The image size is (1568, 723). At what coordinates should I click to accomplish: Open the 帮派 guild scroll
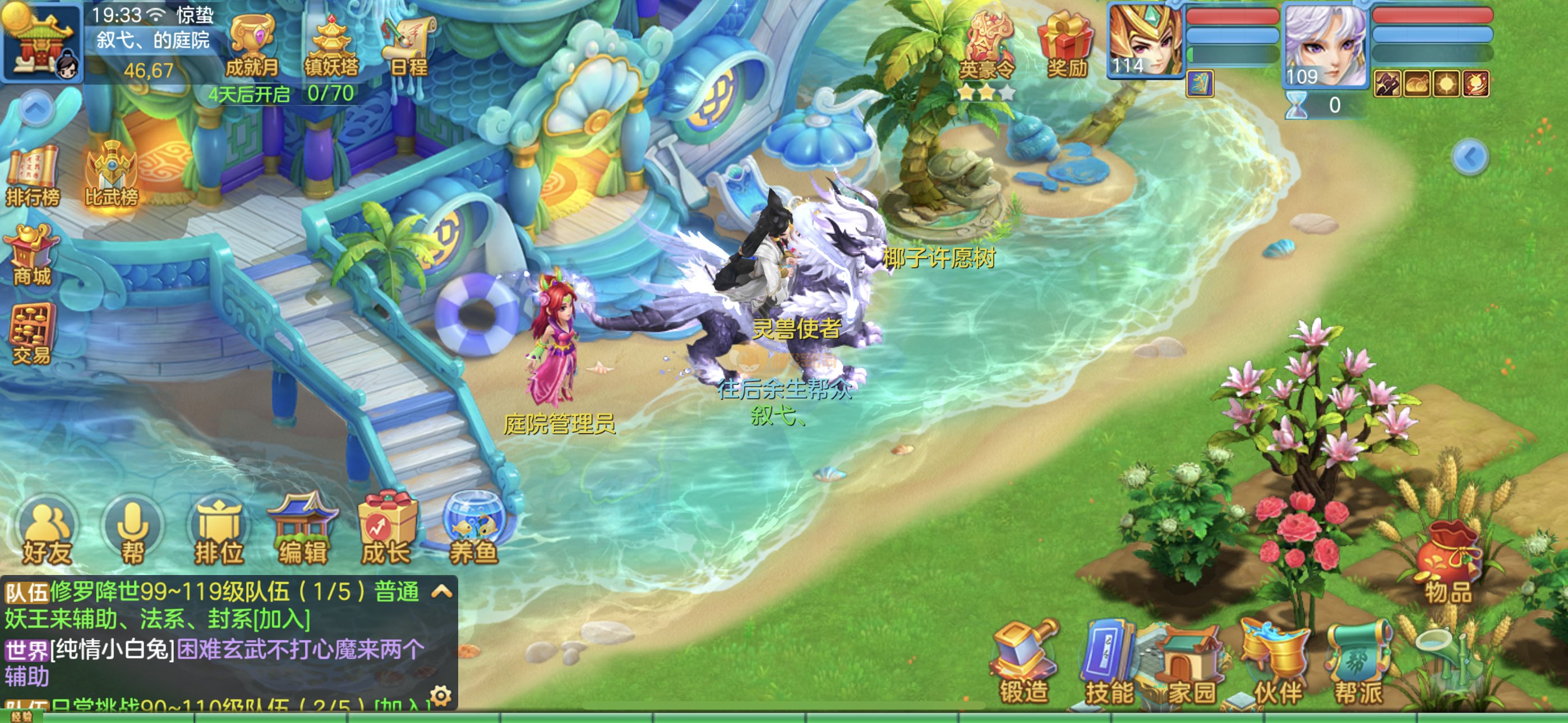[x=1359, y=665]
